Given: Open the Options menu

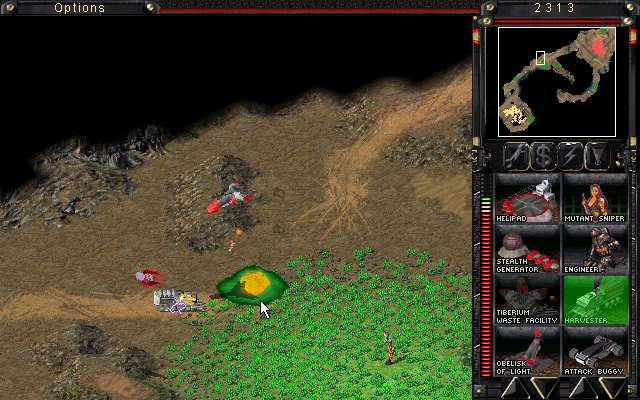Looking at the screenshot, I should (x=80, y=8).
